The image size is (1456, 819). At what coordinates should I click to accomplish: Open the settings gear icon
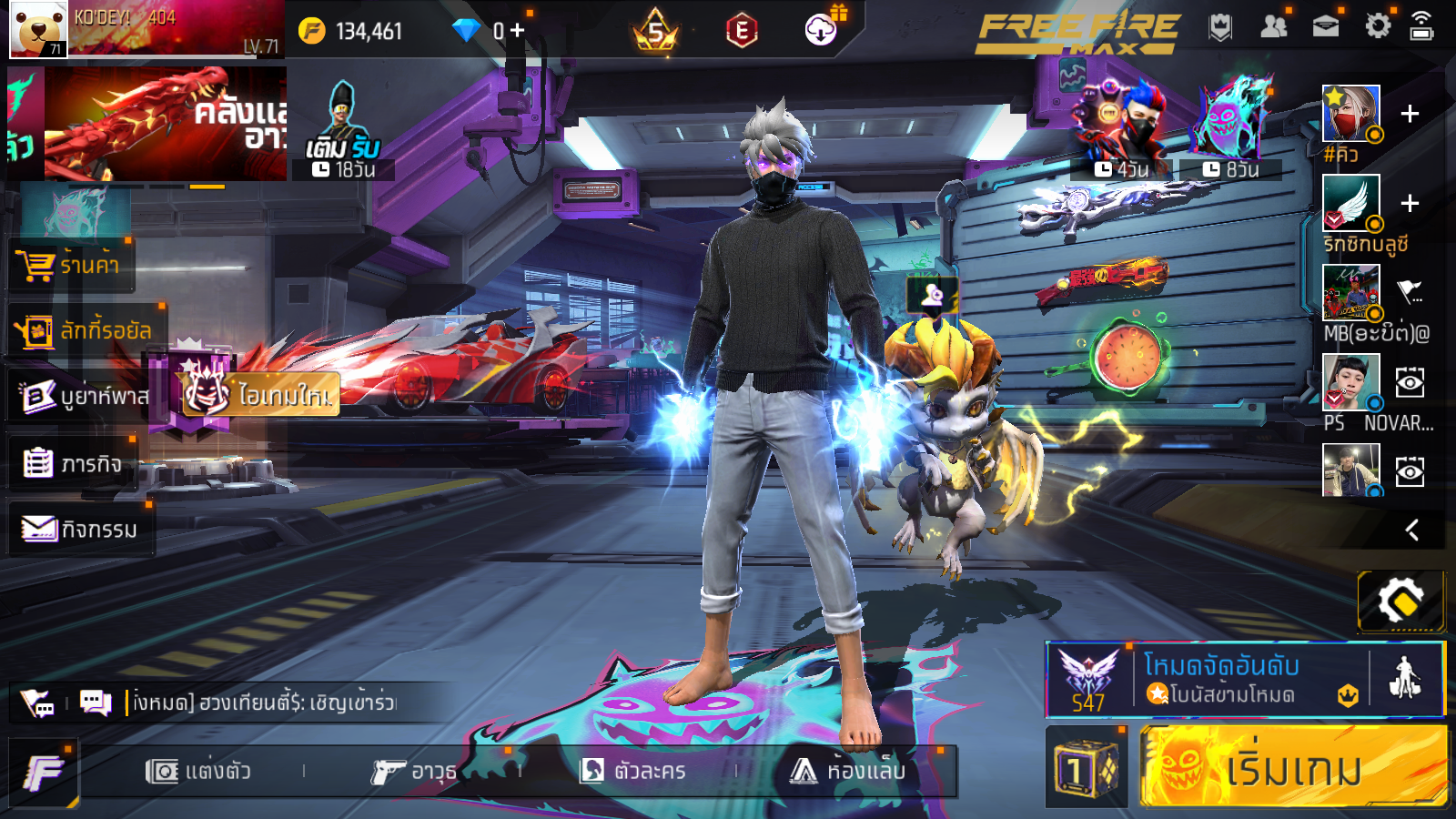(1378, 26)
